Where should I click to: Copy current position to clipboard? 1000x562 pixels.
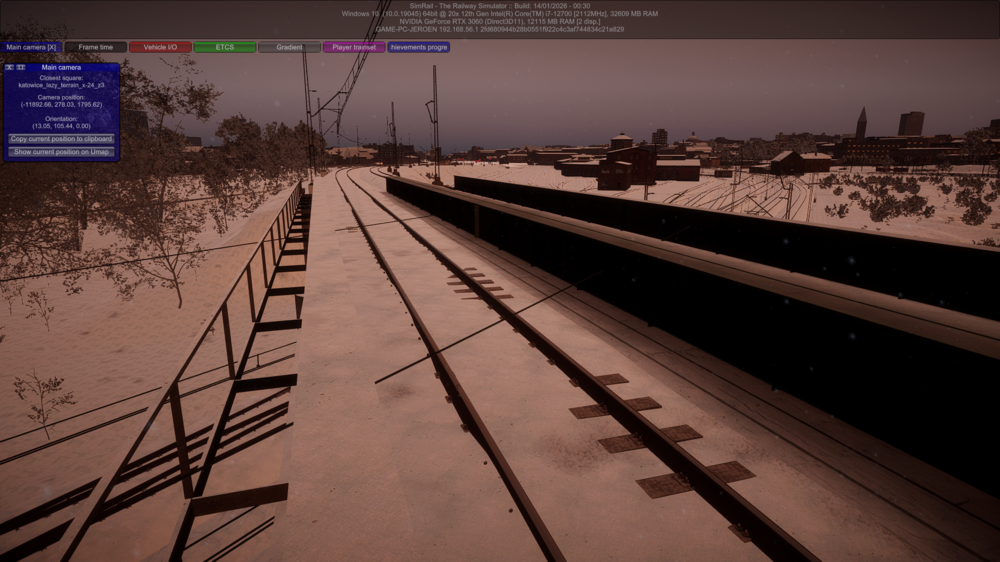coord(61,139)
